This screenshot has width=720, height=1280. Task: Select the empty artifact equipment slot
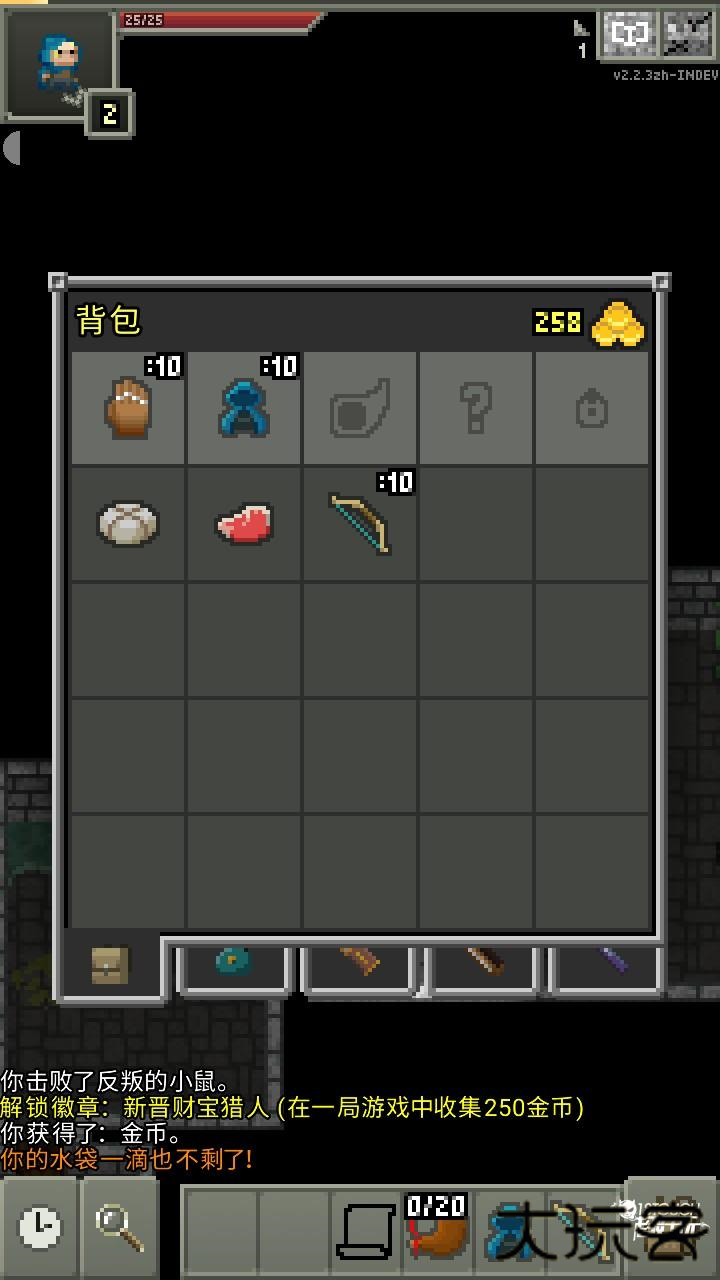tap(360, 408)
